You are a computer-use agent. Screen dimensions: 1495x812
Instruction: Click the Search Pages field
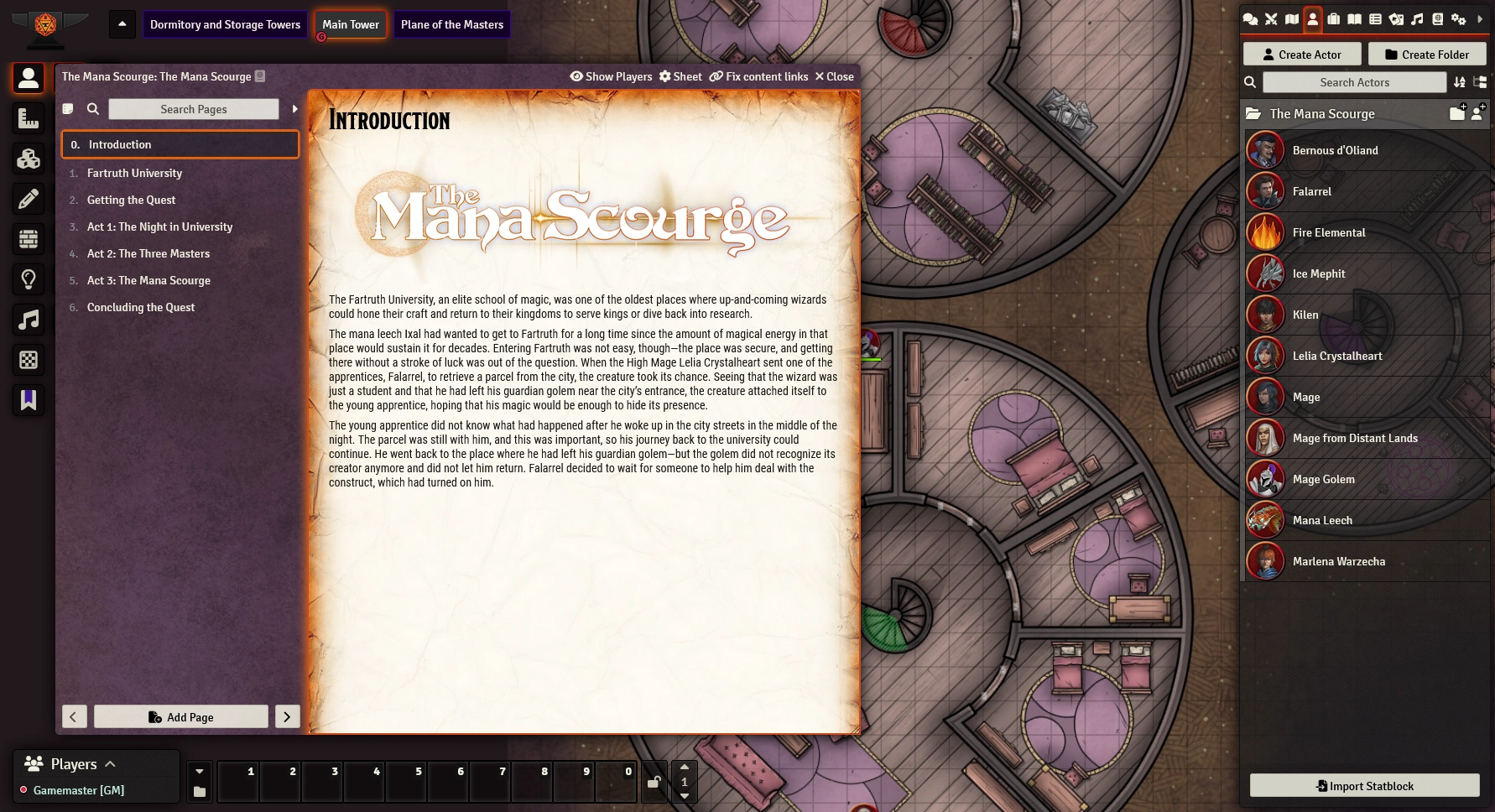[x=194, y=109]
